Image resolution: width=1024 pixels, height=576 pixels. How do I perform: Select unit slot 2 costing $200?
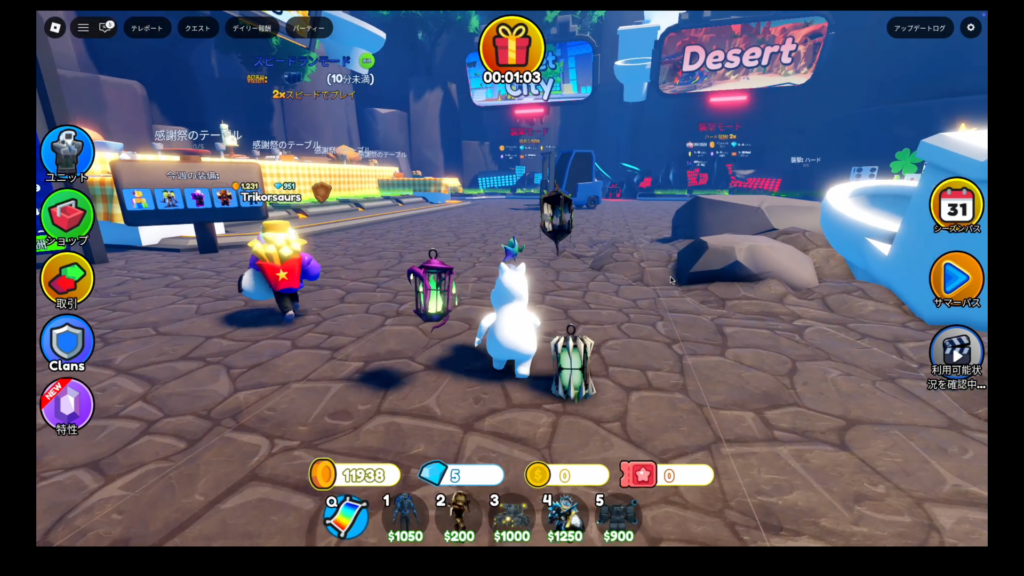[x=459, y=516]
